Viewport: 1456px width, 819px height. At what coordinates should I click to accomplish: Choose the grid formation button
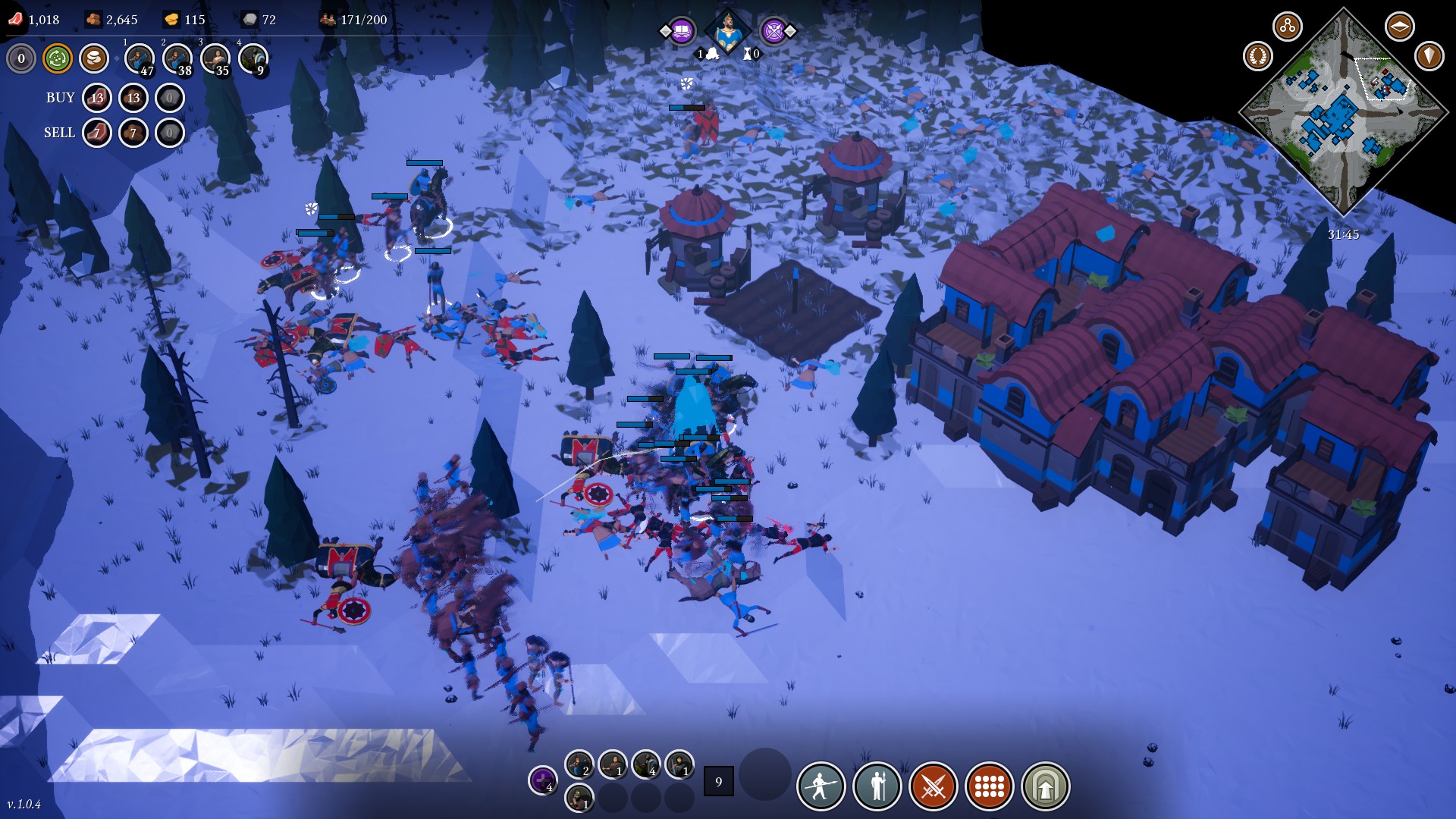[990, 786]
